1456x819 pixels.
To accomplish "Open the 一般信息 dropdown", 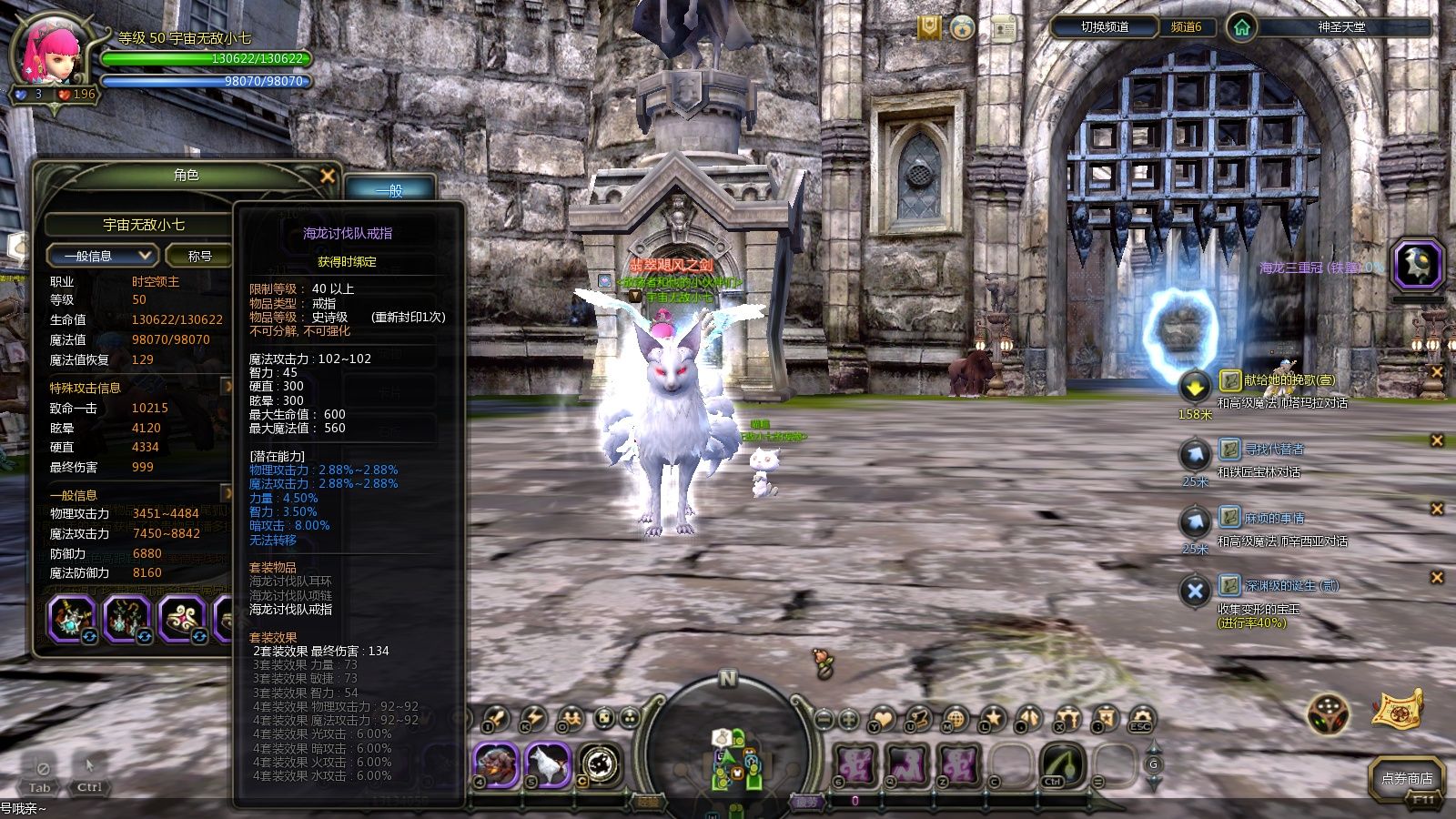I will [102, 256].
